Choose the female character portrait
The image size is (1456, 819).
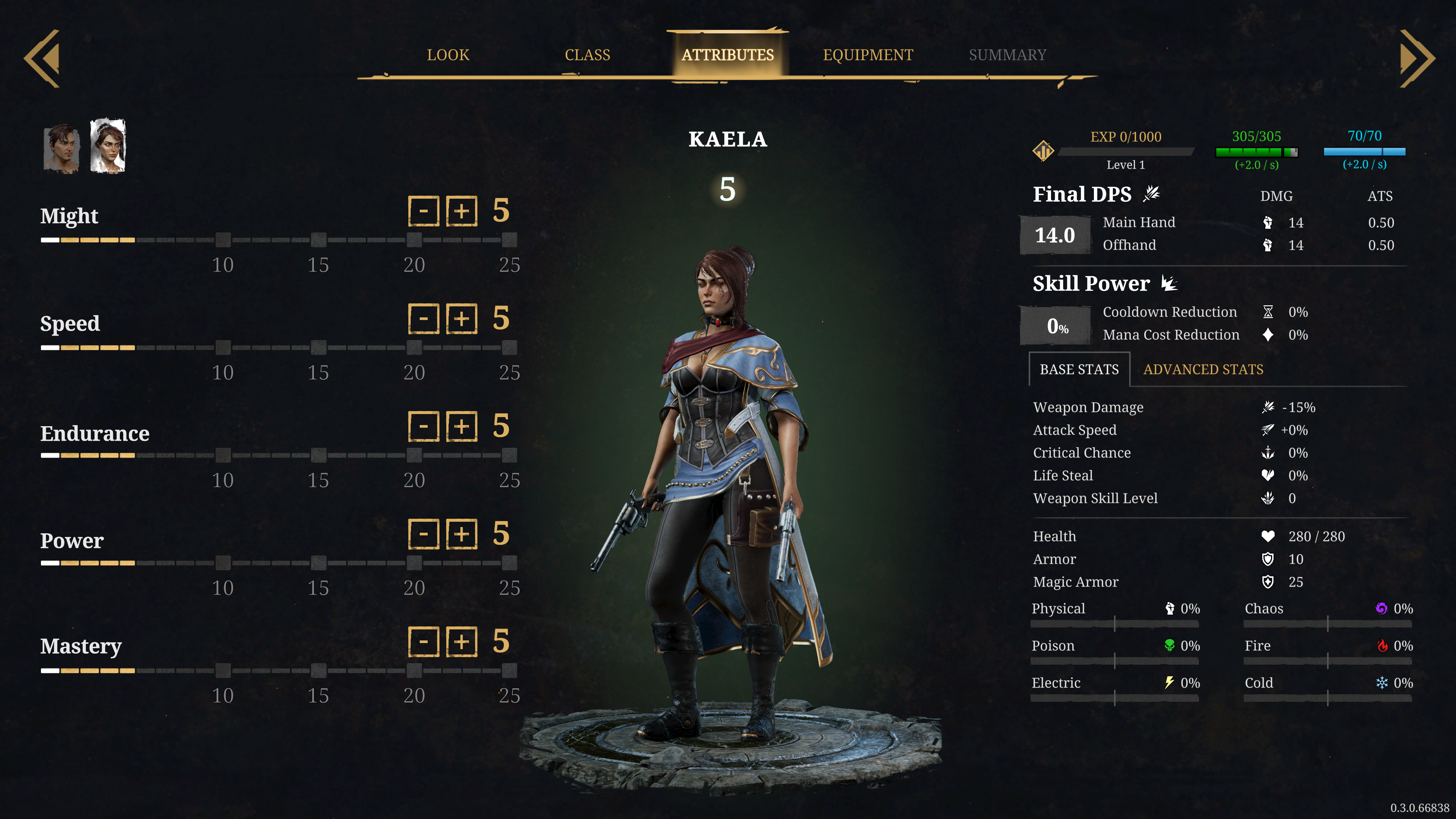coord(108,146)
